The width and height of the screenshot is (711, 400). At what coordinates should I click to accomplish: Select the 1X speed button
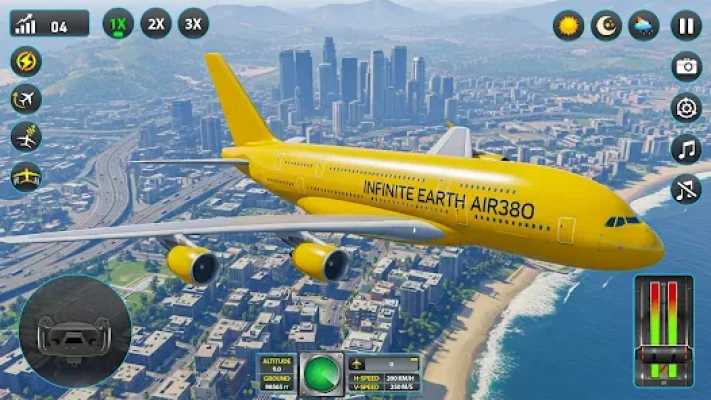[x=118, y=23]
